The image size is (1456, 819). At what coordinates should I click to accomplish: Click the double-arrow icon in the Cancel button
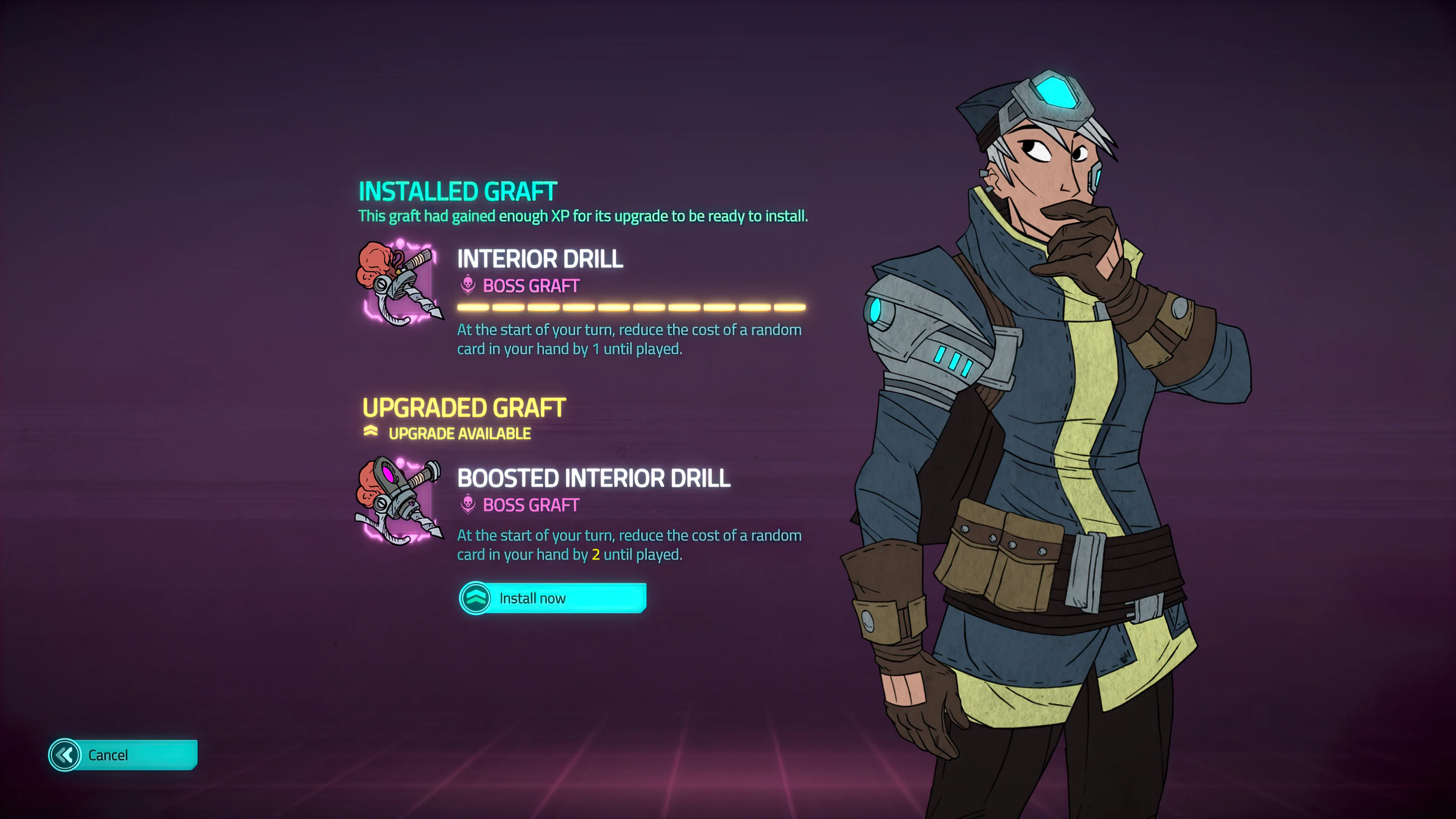66,755
